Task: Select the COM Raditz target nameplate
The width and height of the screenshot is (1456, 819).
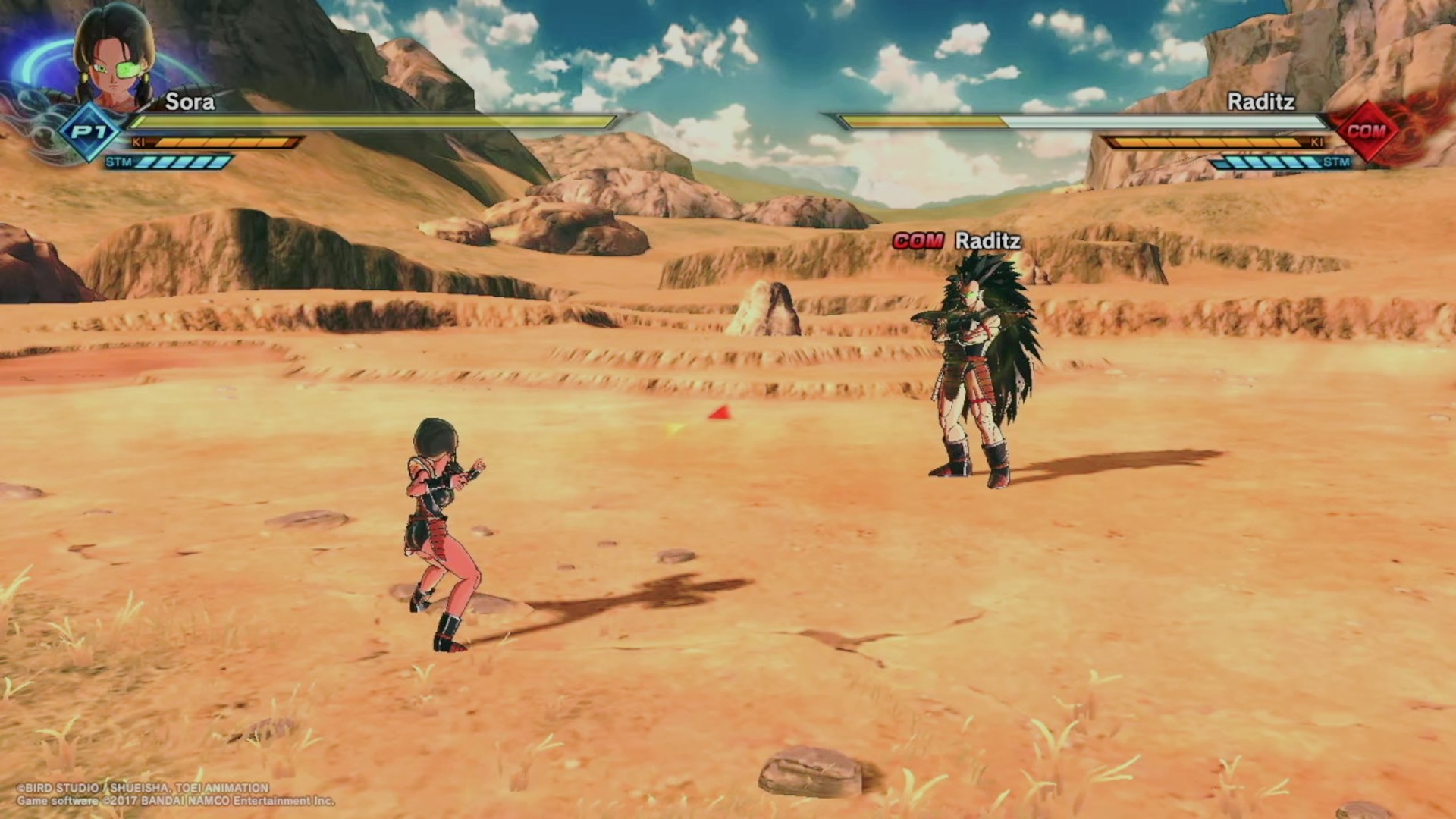Action: pyautogui.click(x=957, y=241)
